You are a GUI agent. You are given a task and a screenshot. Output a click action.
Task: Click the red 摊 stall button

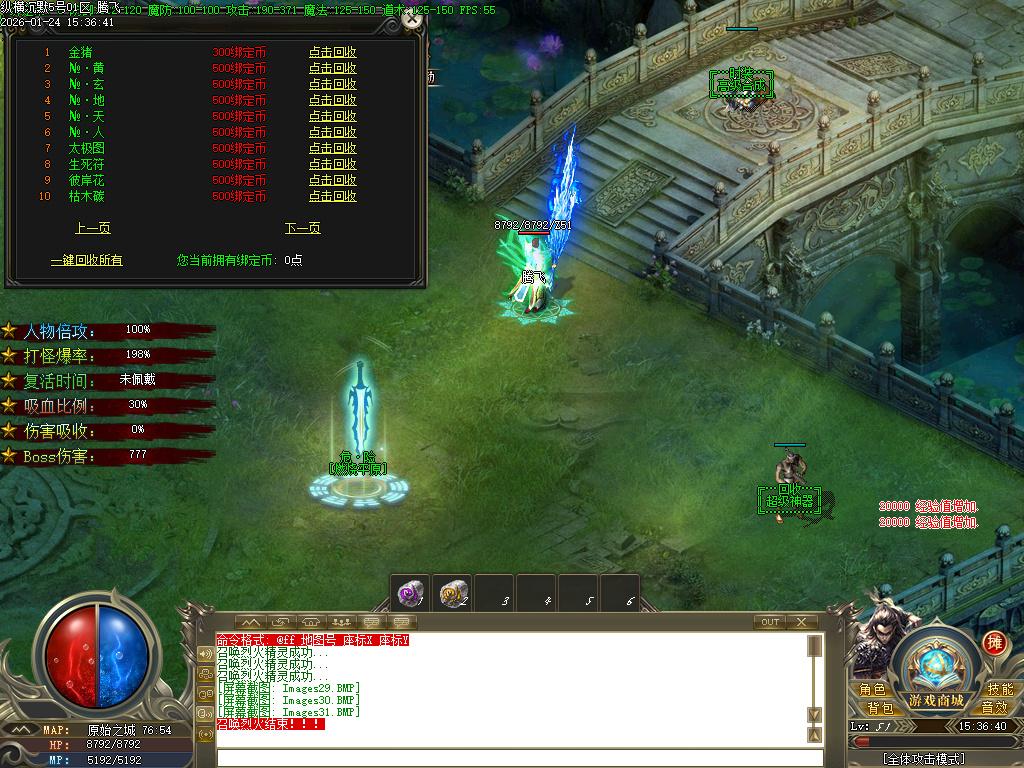coord(994,643)
